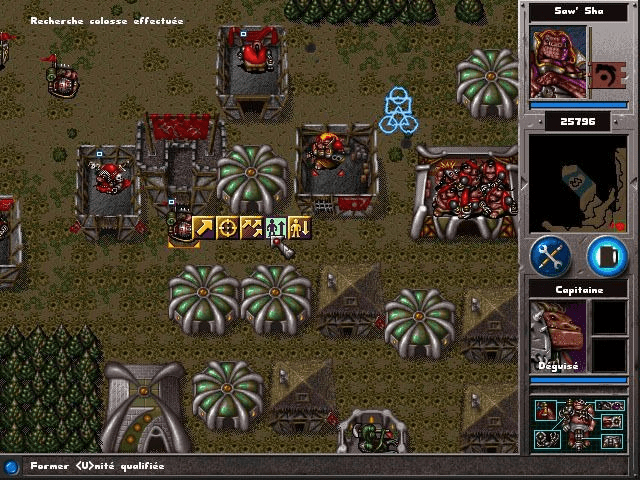Choose the multiple arrows command icon
Image resolution: width=640 pixels, height=480 pixels.
click(x=252, y=228)
